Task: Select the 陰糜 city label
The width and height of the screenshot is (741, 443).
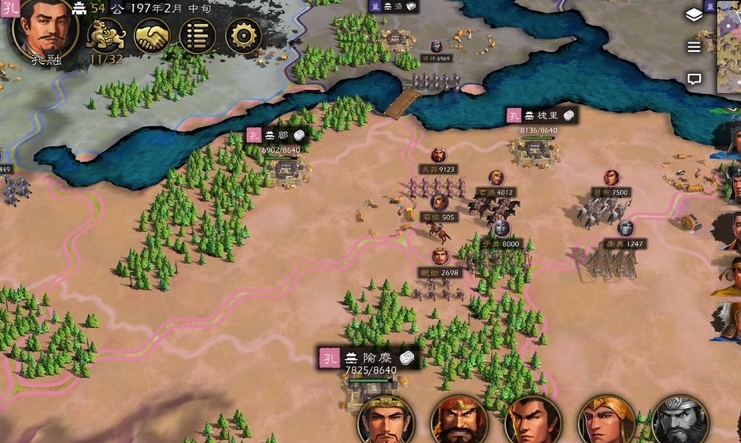Action: point(370,358)
